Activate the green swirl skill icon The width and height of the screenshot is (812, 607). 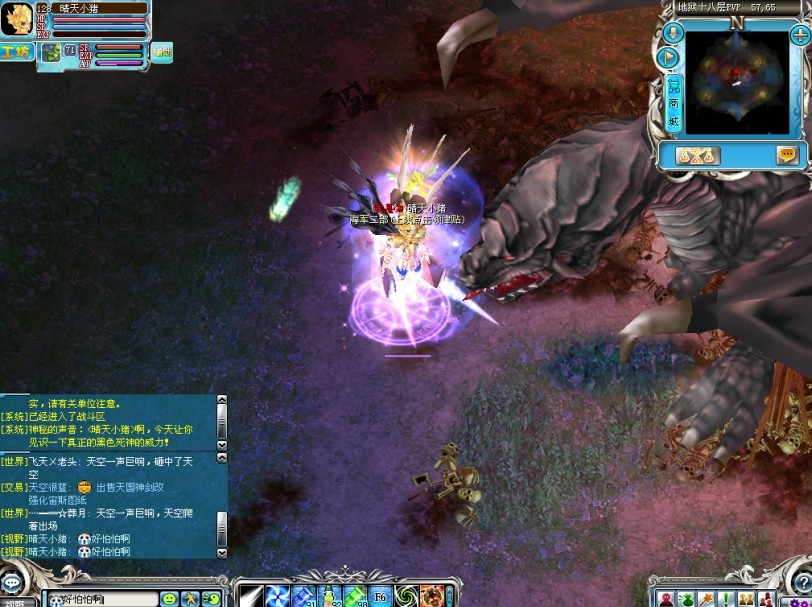[x=406, y=597]
